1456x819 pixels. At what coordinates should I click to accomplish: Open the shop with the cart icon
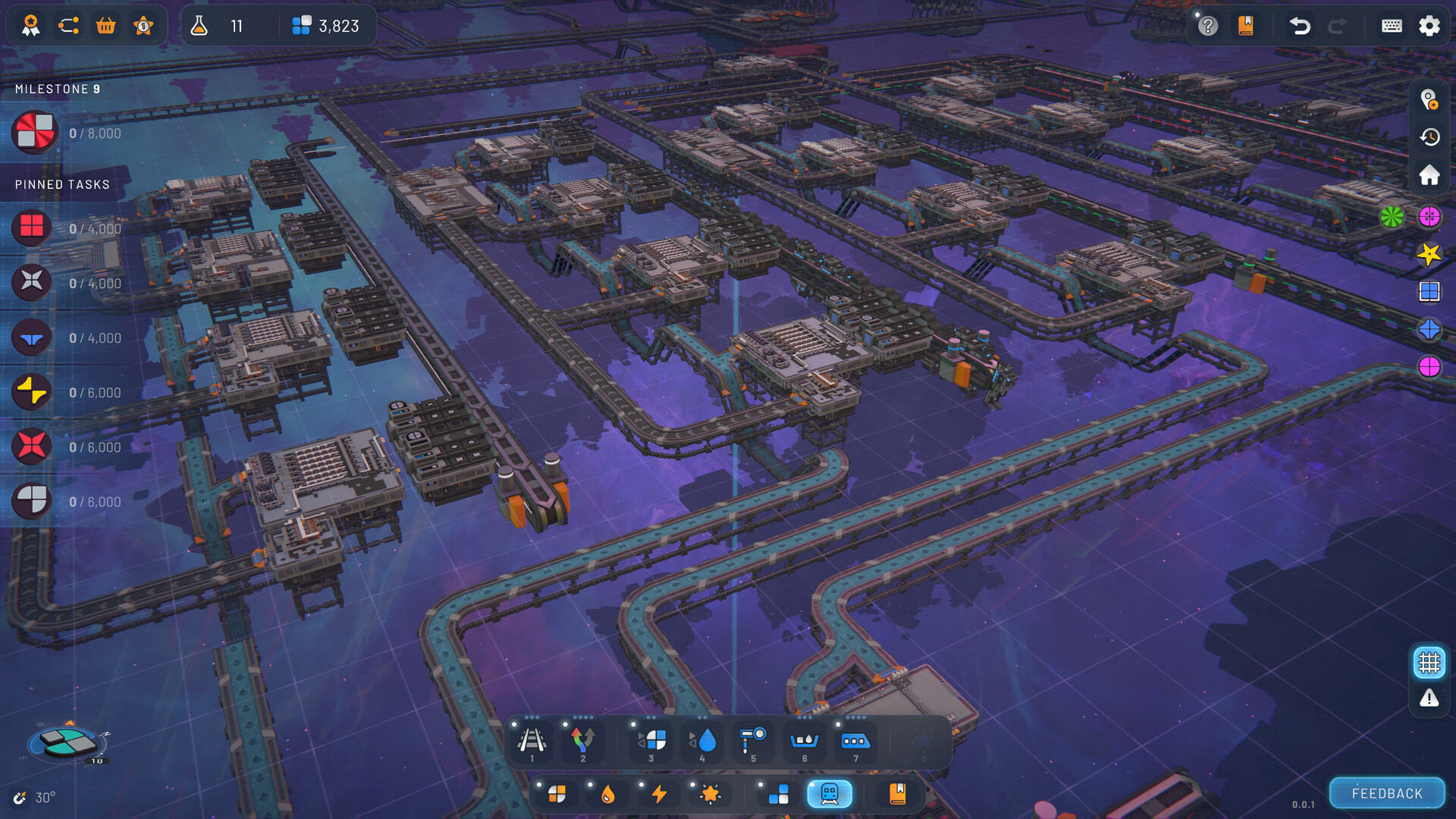105,25
